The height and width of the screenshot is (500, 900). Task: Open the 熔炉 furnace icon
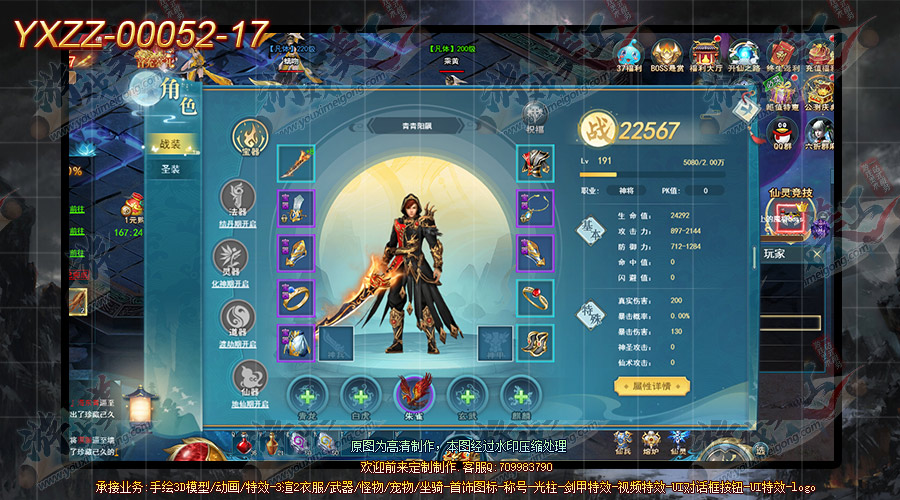tap(651, 441)
